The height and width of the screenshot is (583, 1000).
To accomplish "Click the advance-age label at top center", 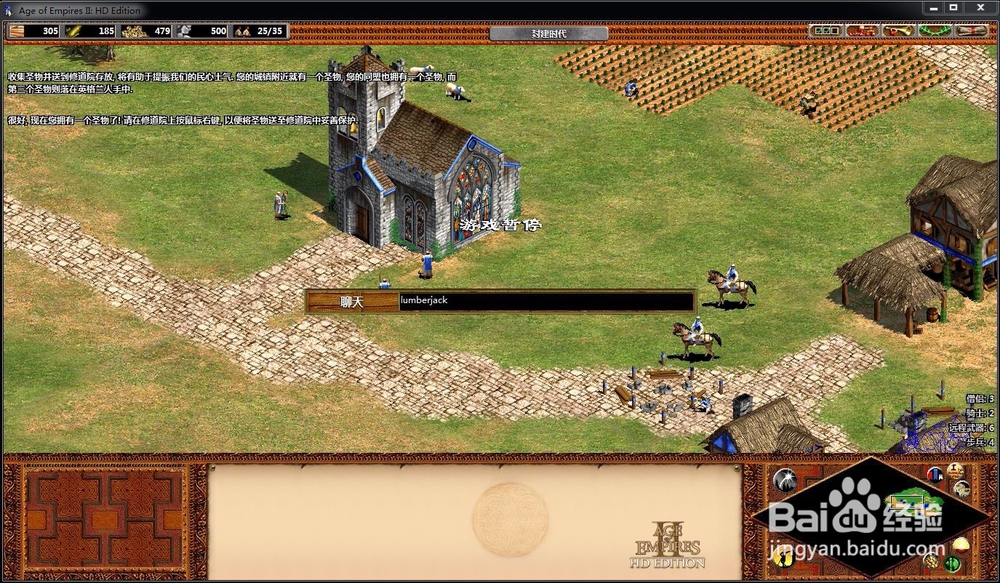I will [x=548, y=32].
